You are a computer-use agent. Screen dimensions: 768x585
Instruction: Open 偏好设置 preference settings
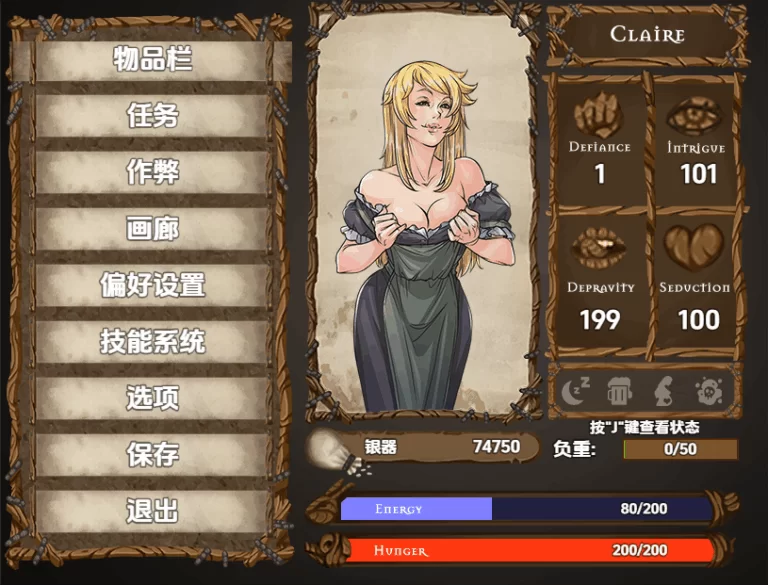(153, 285)
